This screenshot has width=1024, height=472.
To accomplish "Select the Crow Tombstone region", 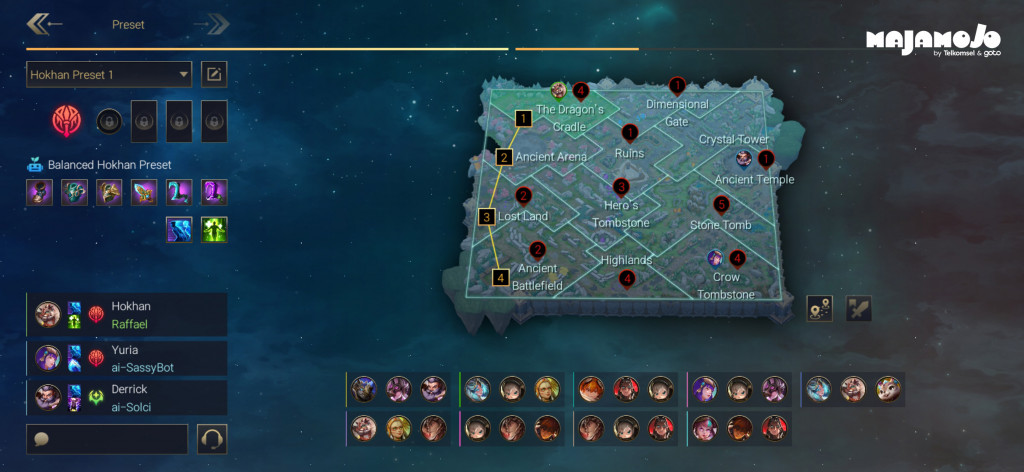I will (726, 285).
